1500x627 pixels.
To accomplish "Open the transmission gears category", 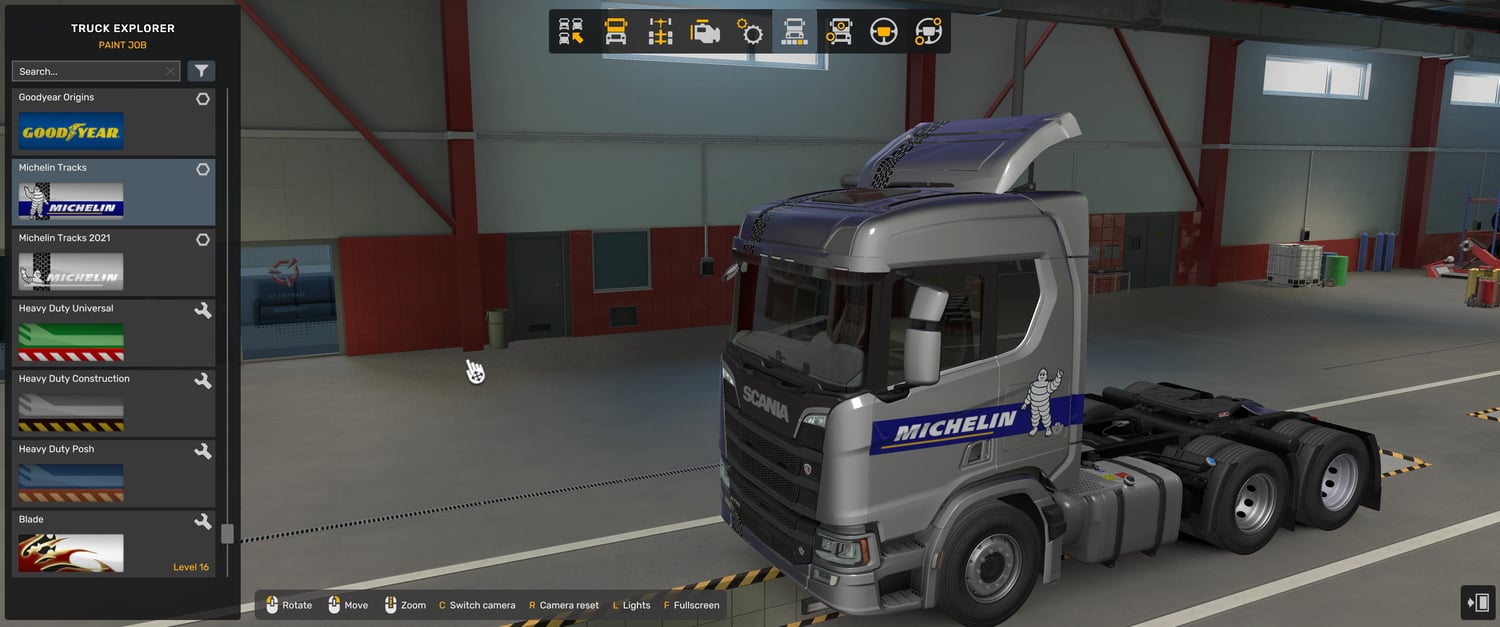I will (x=750, y=32).
